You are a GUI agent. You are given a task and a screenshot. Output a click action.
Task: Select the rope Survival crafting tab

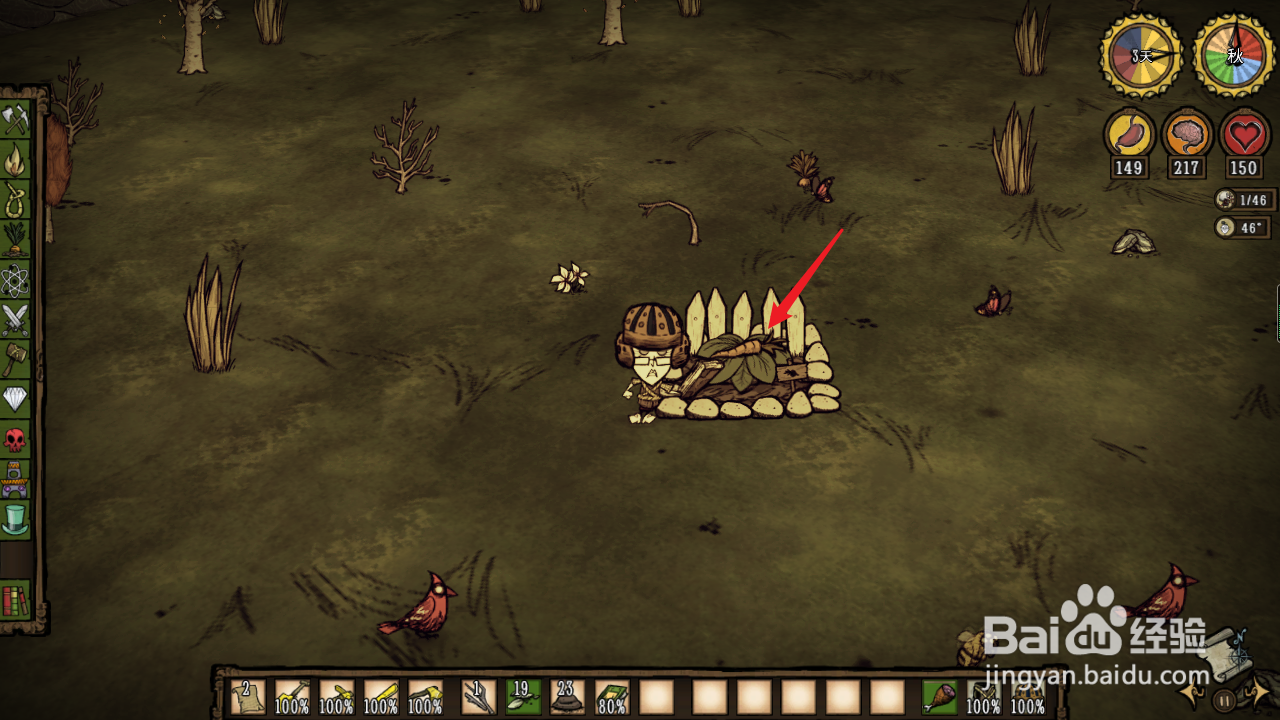[16, 198]
